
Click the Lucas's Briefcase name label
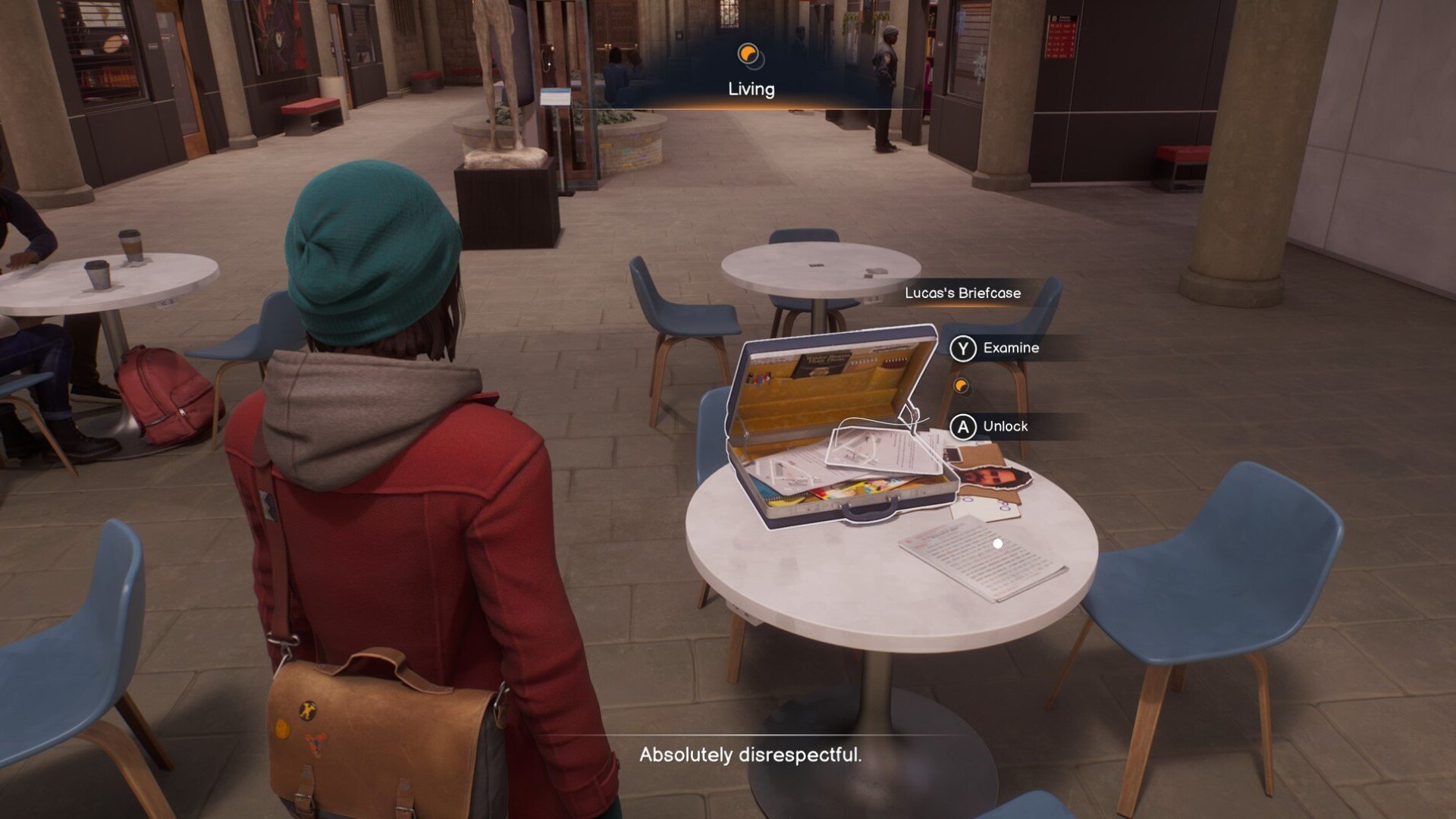tap(962, 293)
